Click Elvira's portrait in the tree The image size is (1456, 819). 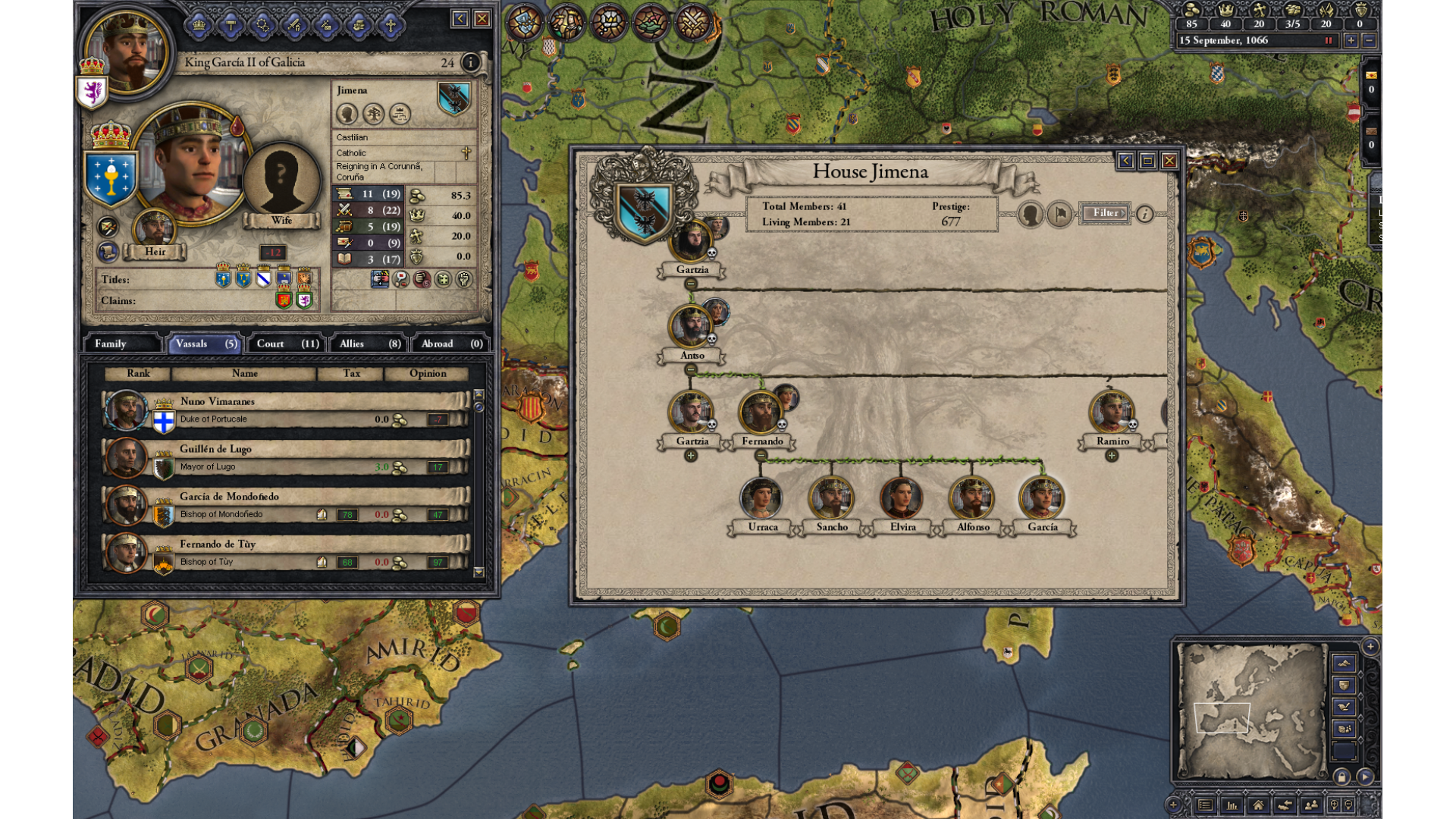point(902,499)
